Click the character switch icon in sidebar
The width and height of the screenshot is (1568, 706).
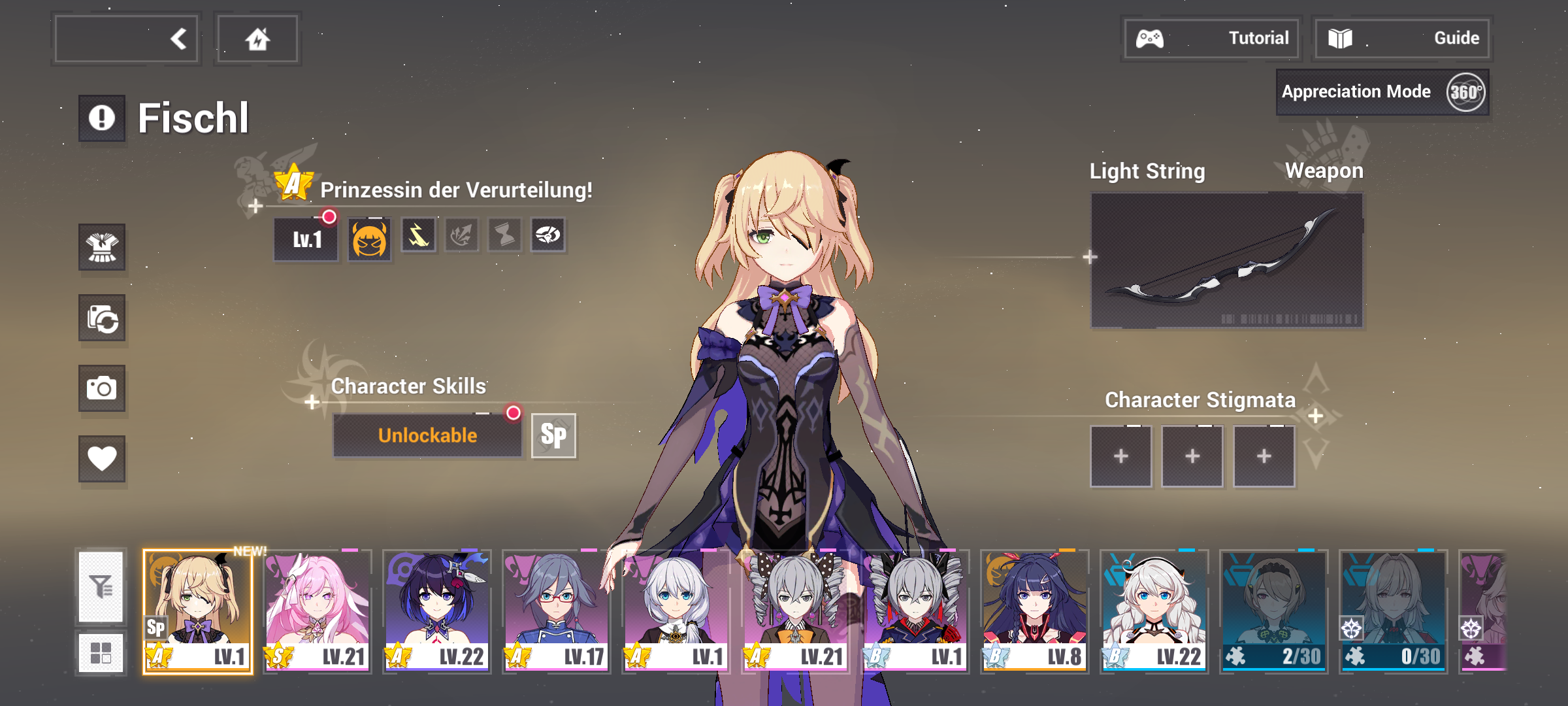pyautogui.click(x=101, y=318)
